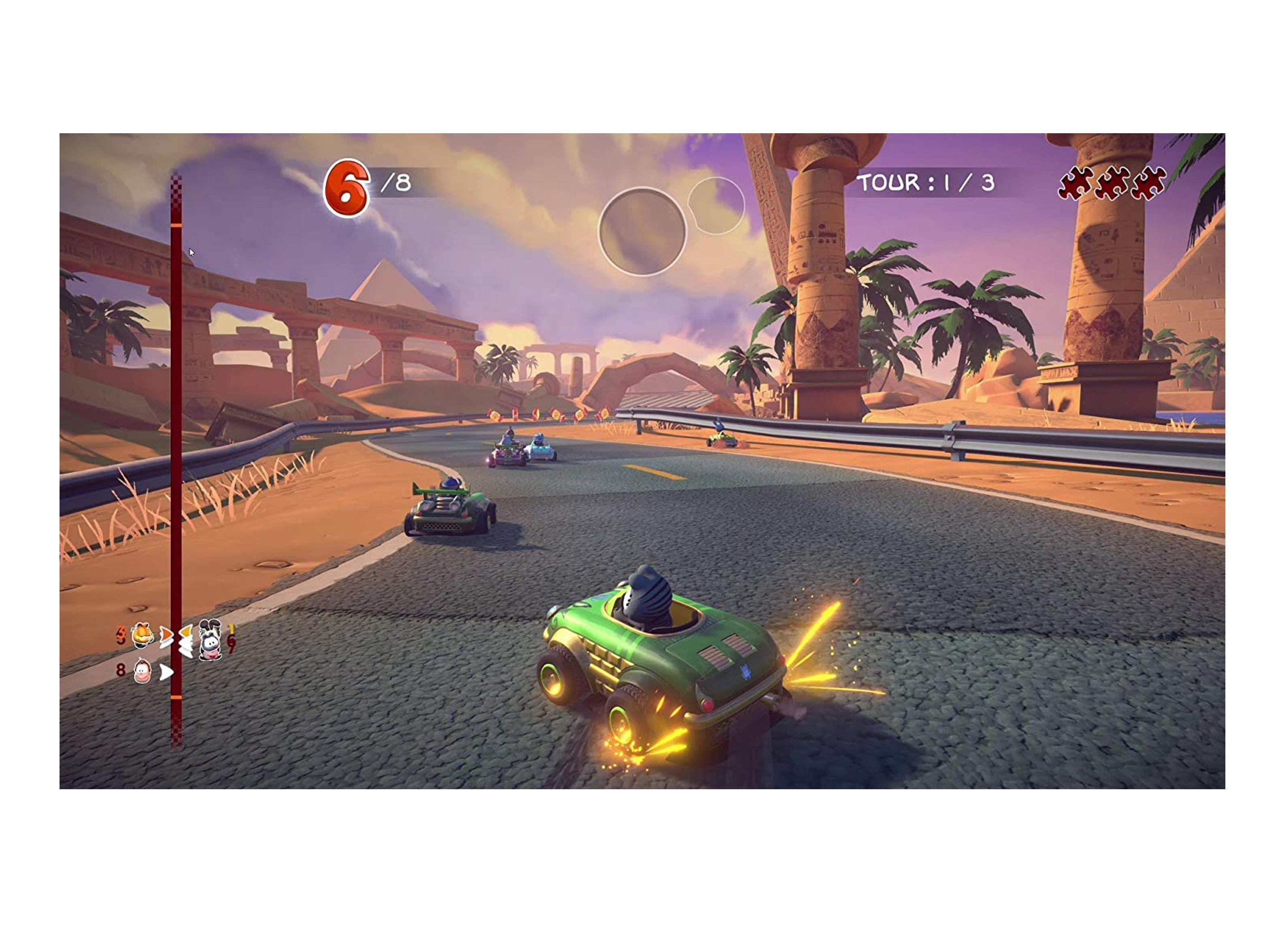The image size is (1276, 952).
Task: Toggle the arrow markers beside Garfield's icon
Action: click(167, 636)
